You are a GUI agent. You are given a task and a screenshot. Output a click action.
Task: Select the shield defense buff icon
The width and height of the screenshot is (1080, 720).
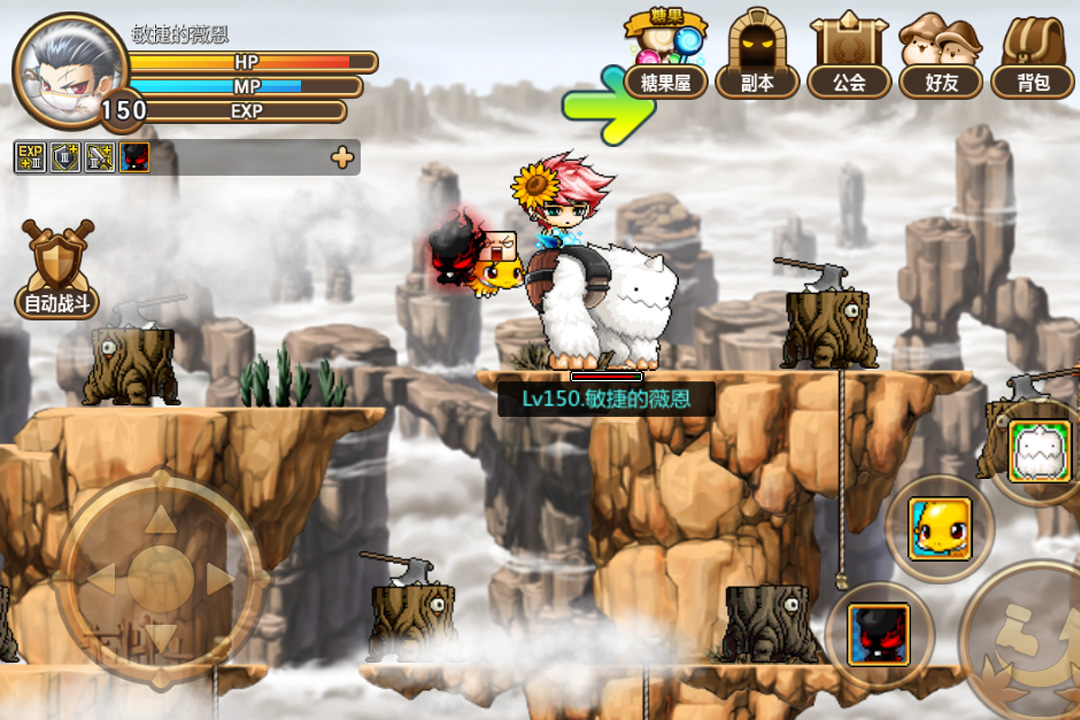tap(65, 157)
